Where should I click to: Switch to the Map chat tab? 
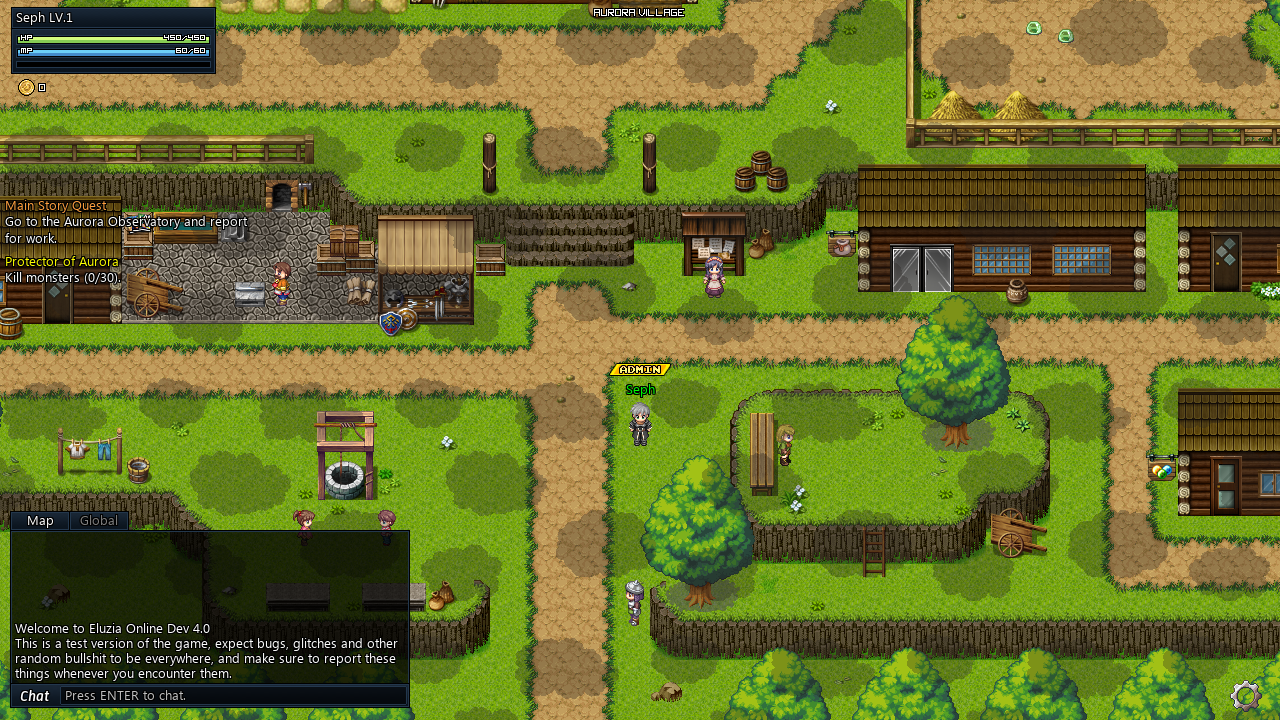pyautogui.click(x=40, y=520)
